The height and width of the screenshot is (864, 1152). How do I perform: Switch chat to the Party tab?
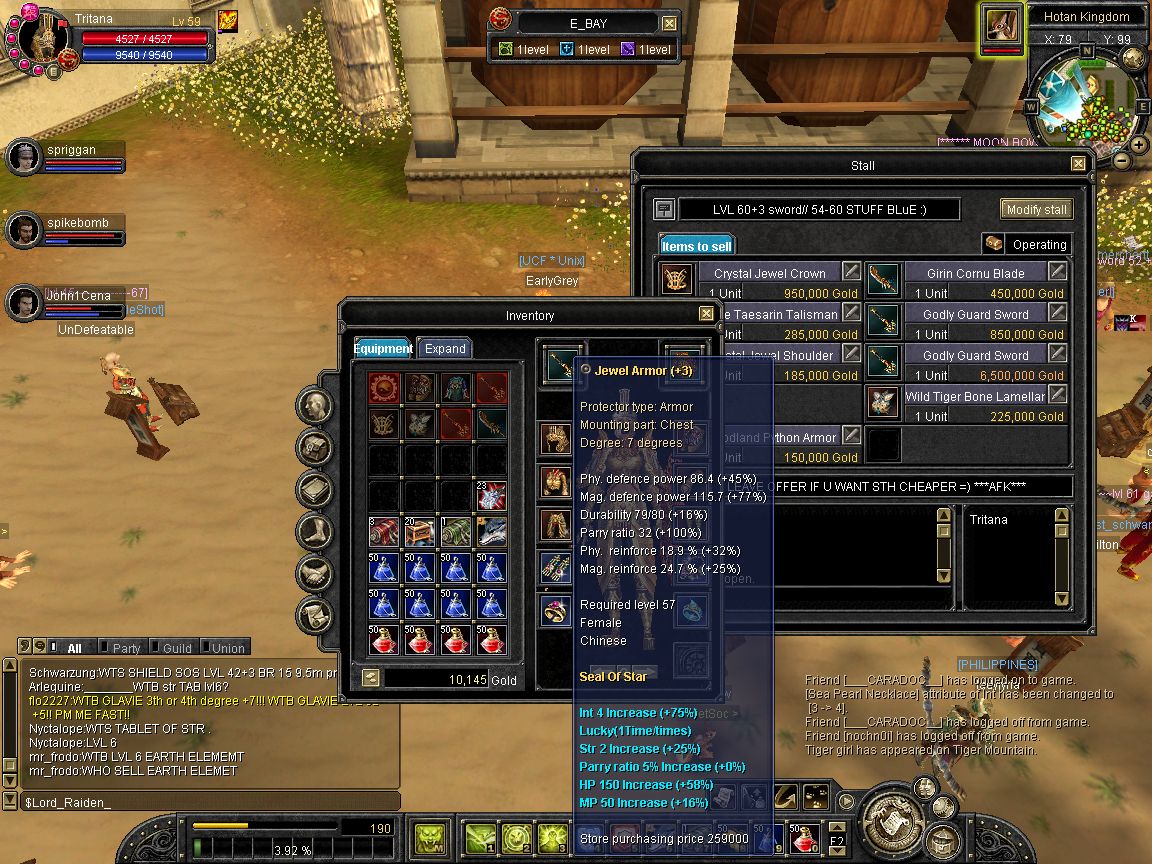(x=126, y=648)
